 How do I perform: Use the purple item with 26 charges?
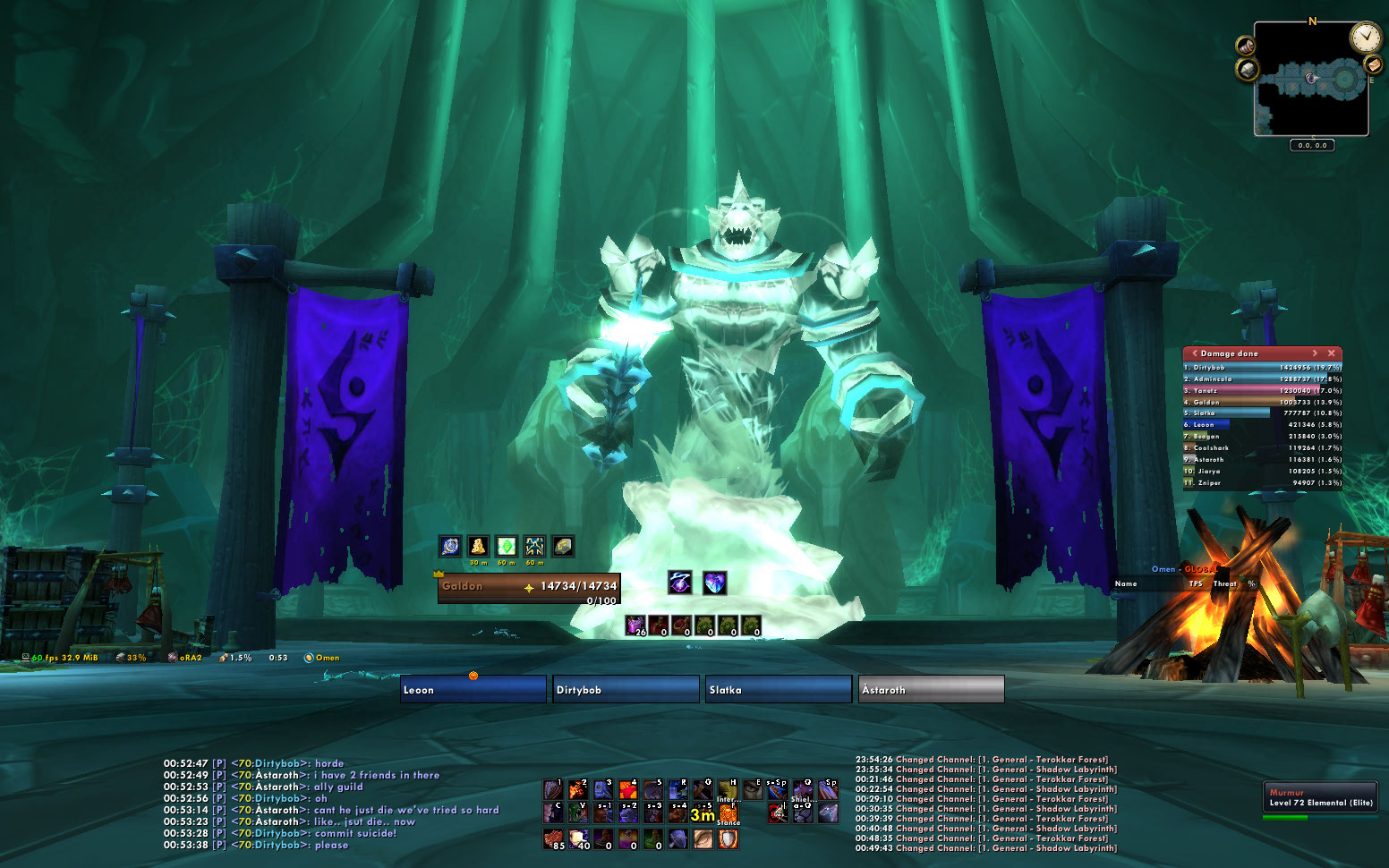pyautogui.click(x=635, y=625)
